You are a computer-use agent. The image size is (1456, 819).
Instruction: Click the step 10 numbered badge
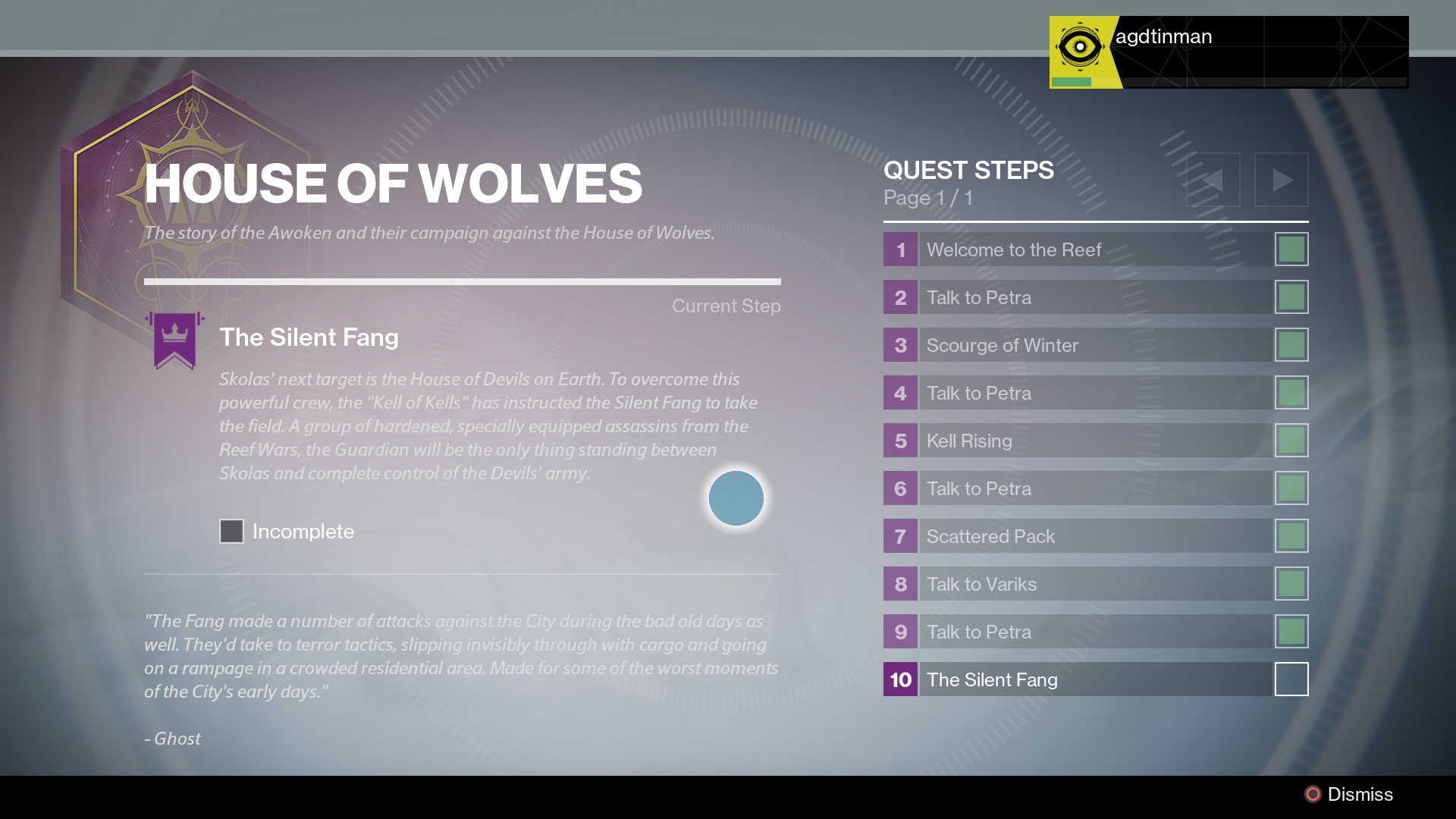pos(900,679)
